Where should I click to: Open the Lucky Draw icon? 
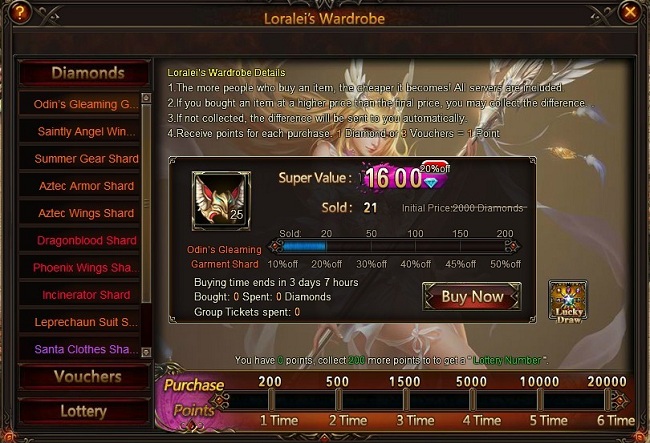567,301
